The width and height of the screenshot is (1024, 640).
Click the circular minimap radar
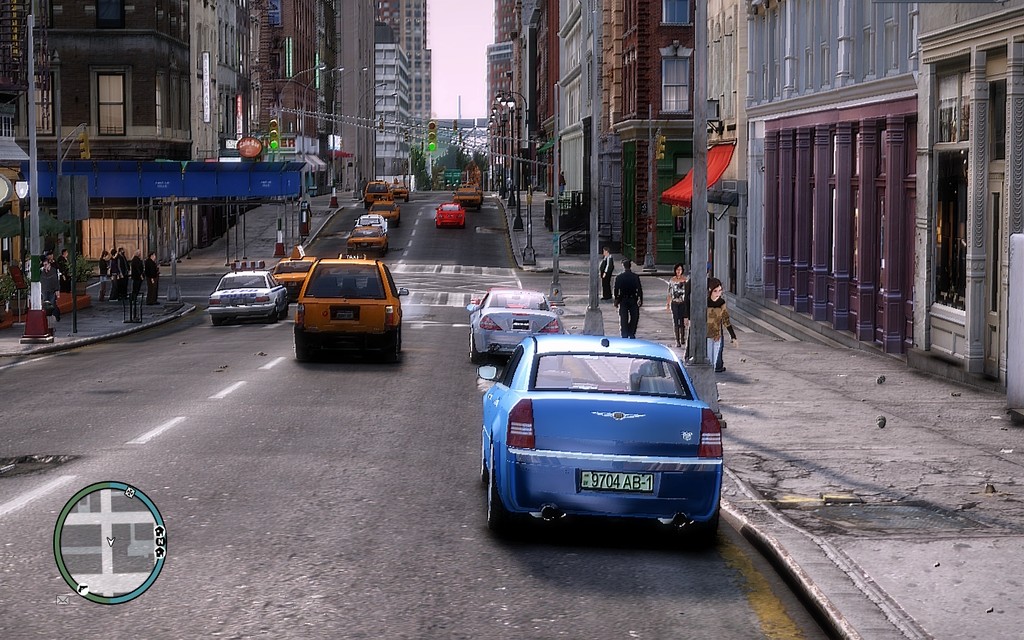coord(109,542)
